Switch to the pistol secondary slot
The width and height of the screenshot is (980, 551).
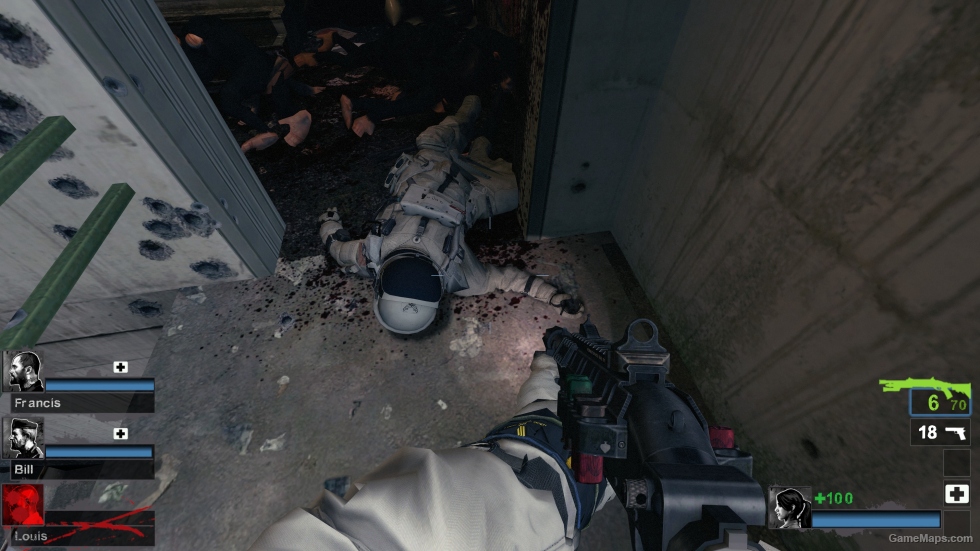click(940, 432)
